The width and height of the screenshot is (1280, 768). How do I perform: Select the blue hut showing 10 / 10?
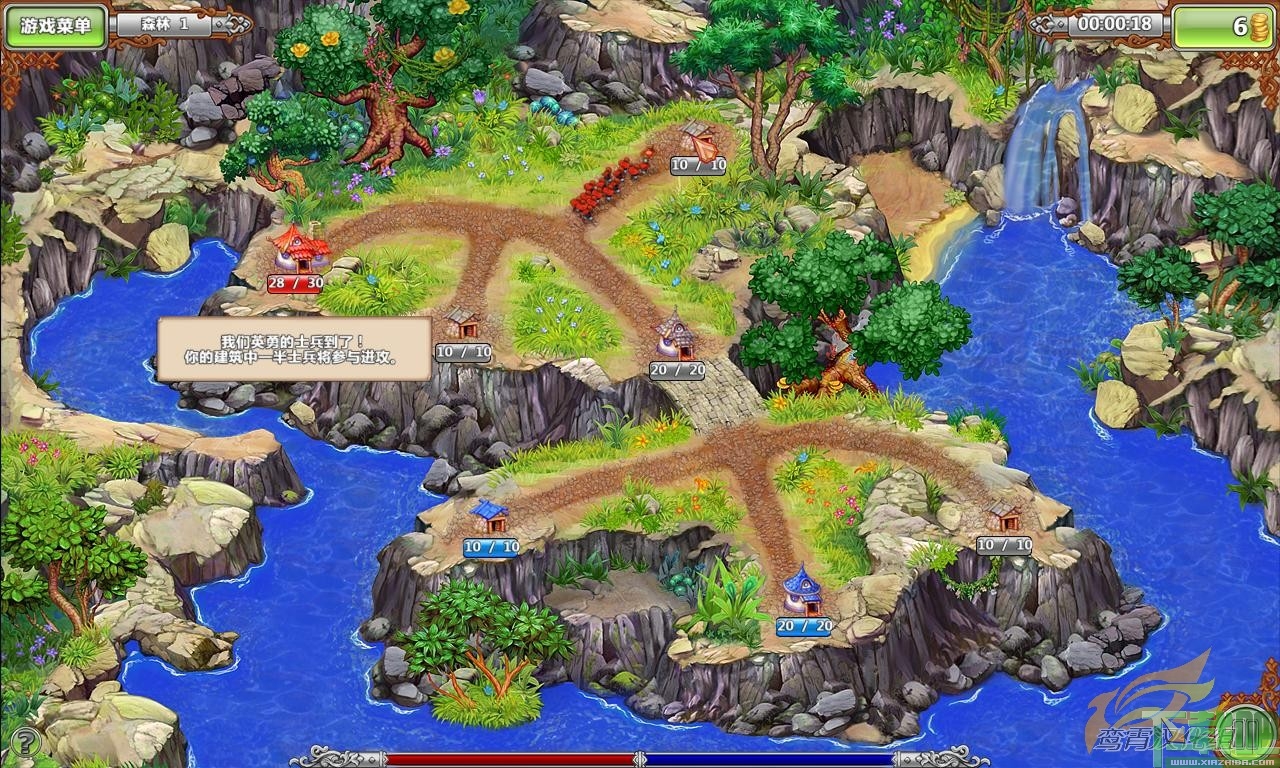490,518
